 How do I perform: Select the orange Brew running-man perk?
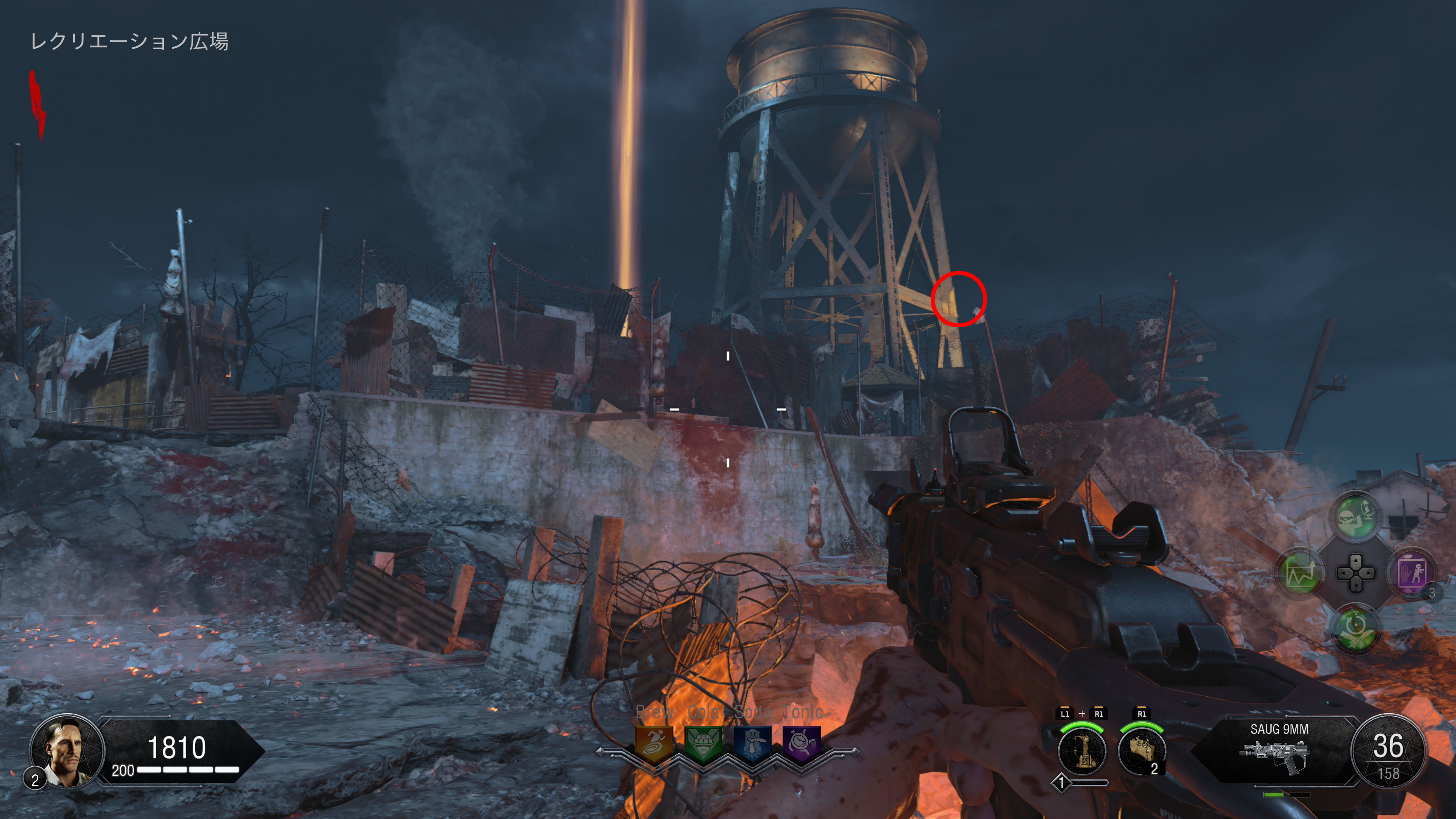coord(654,743)
